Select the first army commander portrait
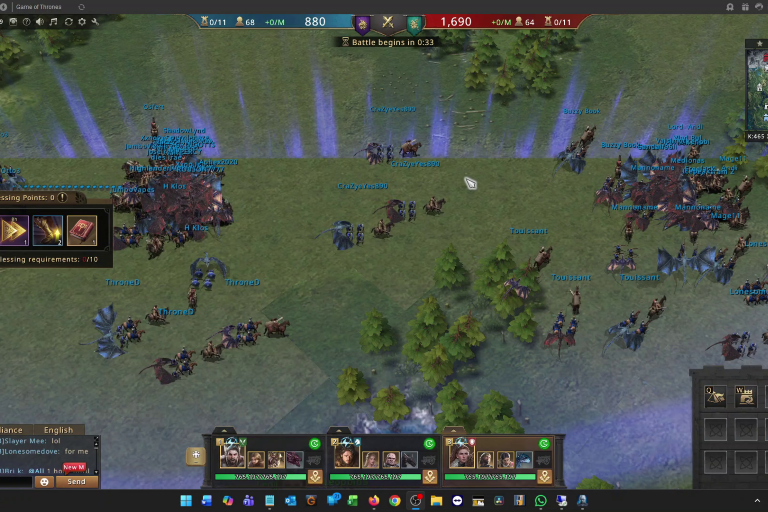 click(233, 457)
